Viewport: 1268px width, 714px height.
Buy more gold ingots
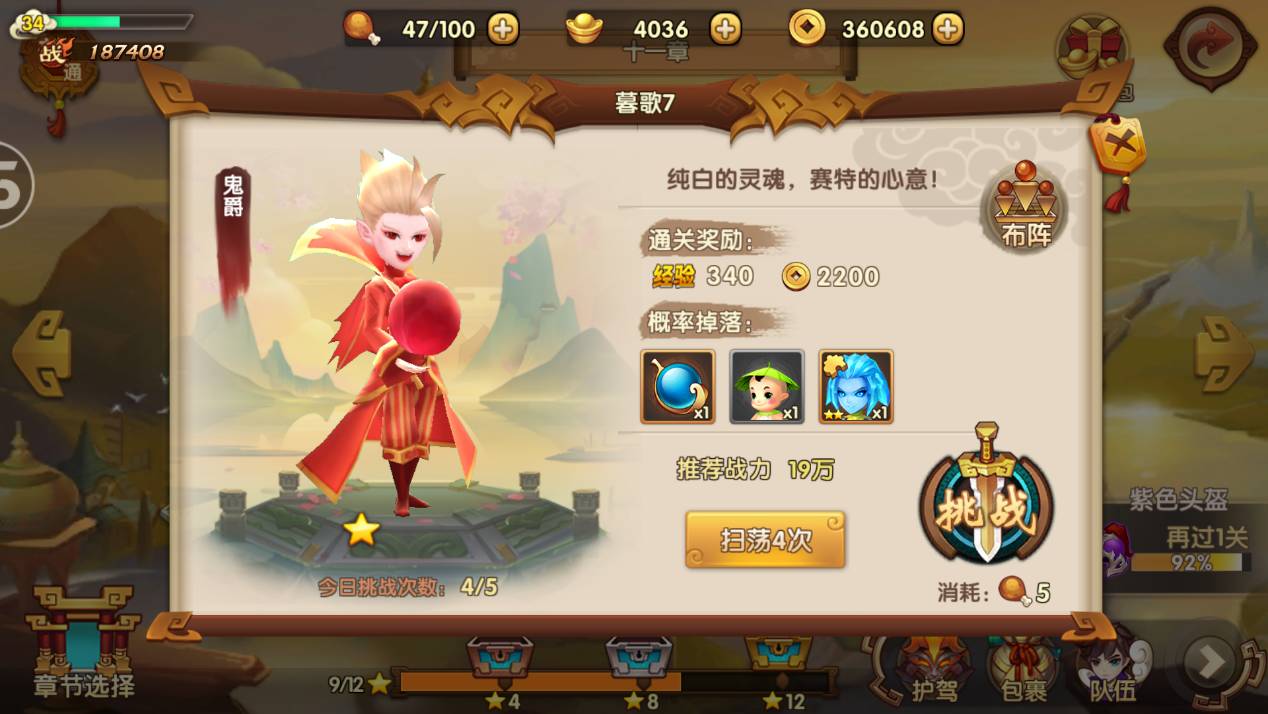[x=726, y=29]
